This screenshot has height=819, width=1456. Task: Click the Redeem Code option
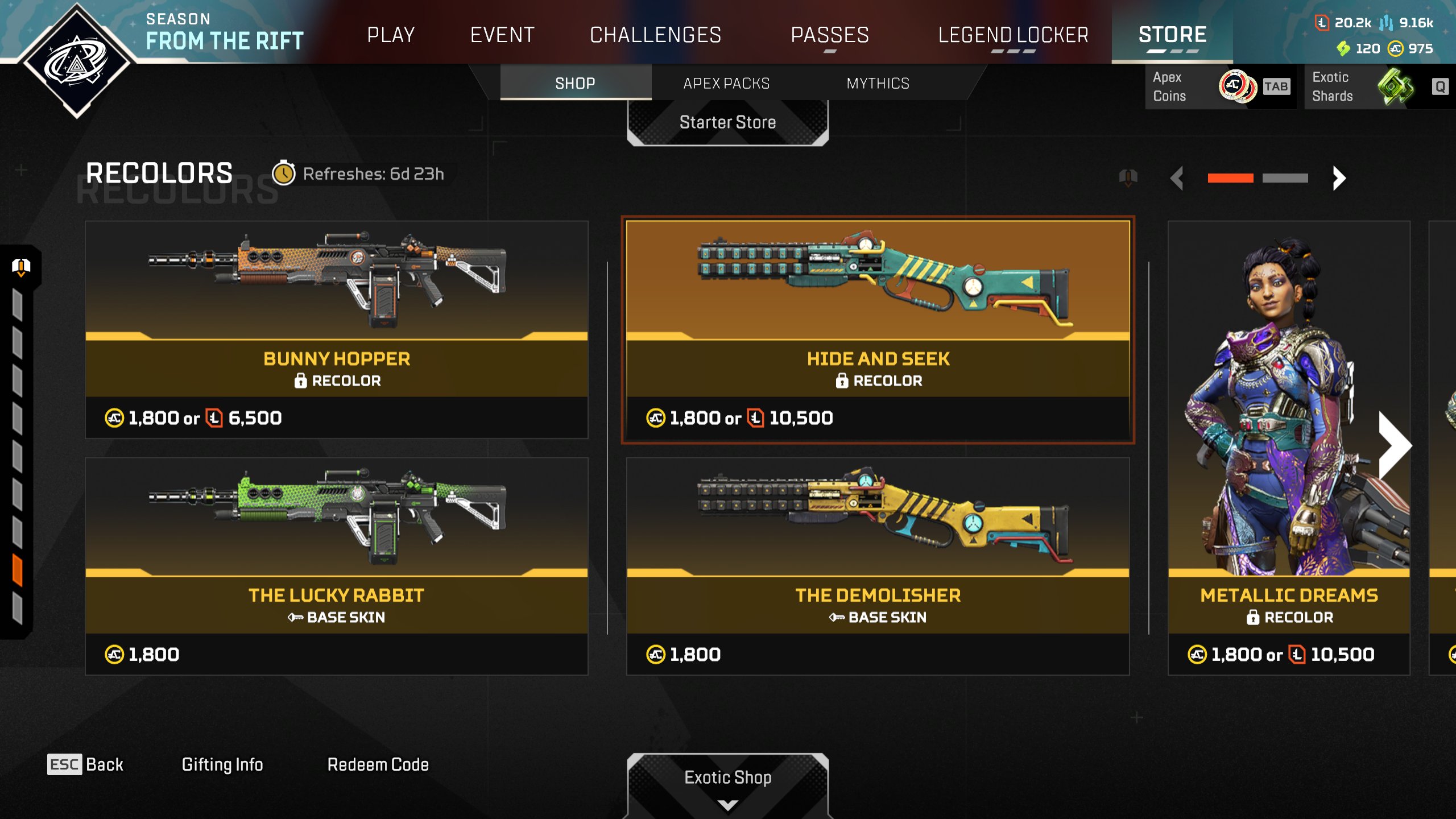pos(378,764)
